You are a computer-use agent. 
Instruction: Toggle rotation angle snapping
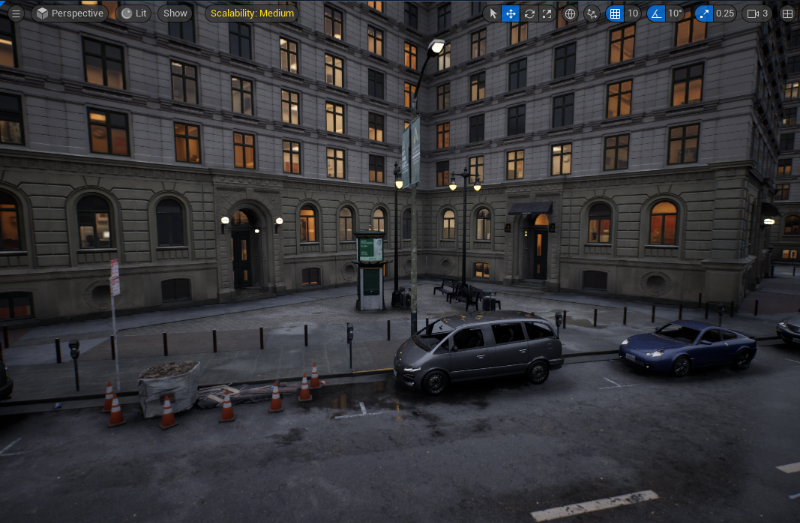656,13
